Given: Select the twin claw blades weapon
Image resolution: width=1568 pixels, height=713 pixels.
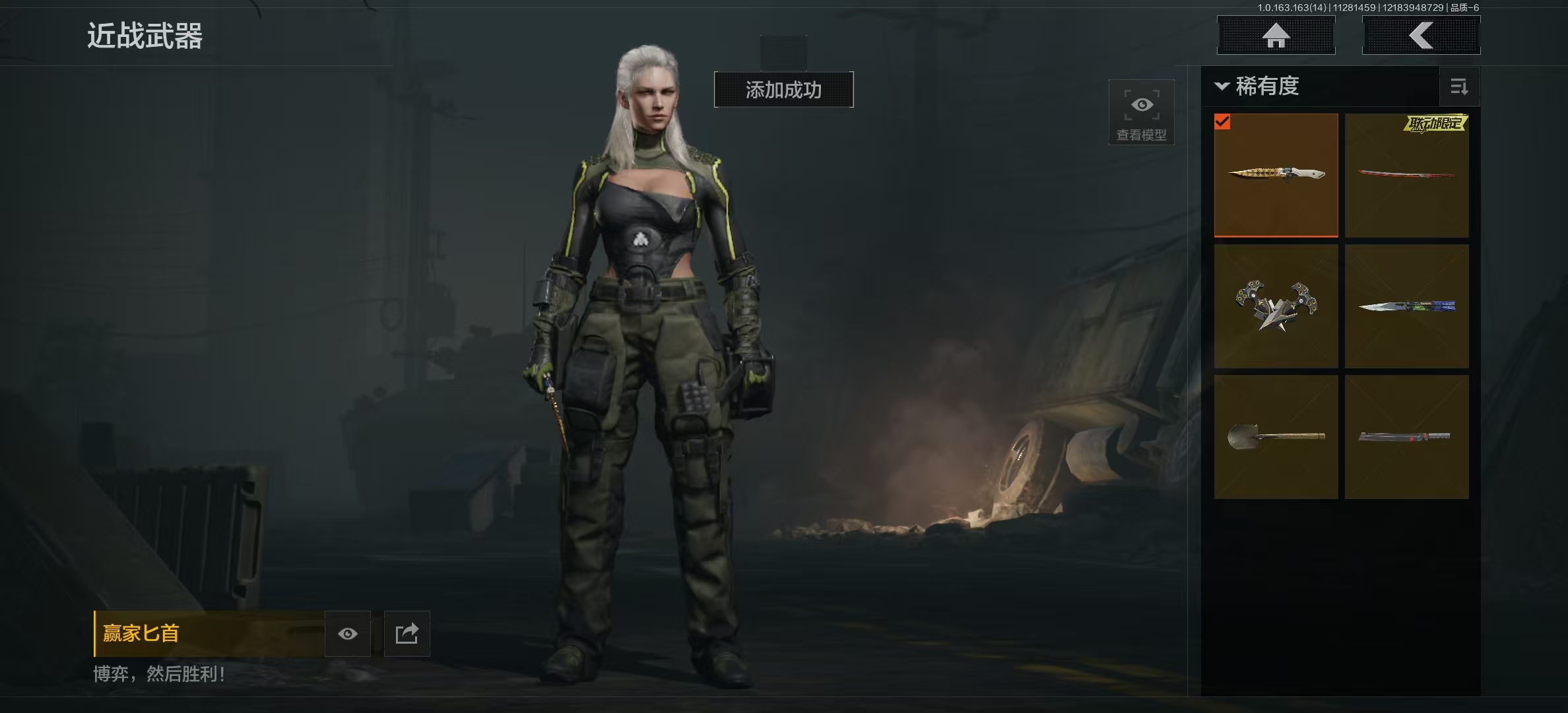Looking at the screenshot, I should pyautogui.click(x=1276, y=306).
